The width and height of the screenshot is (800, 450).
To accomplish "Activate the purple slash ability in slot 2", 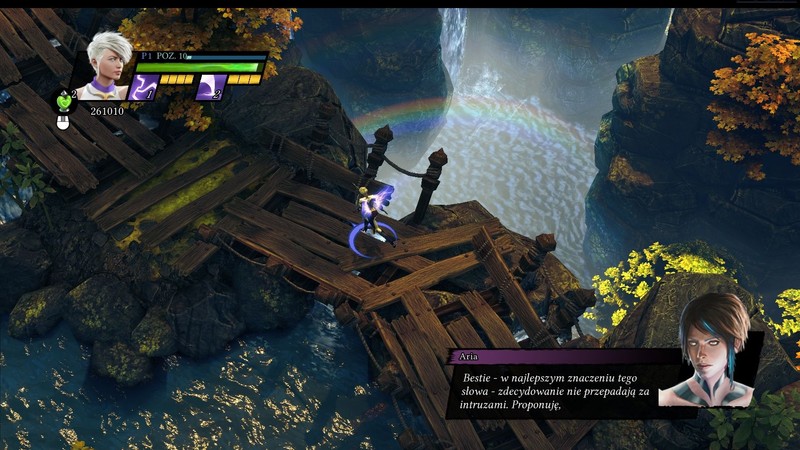I will 208,87.
